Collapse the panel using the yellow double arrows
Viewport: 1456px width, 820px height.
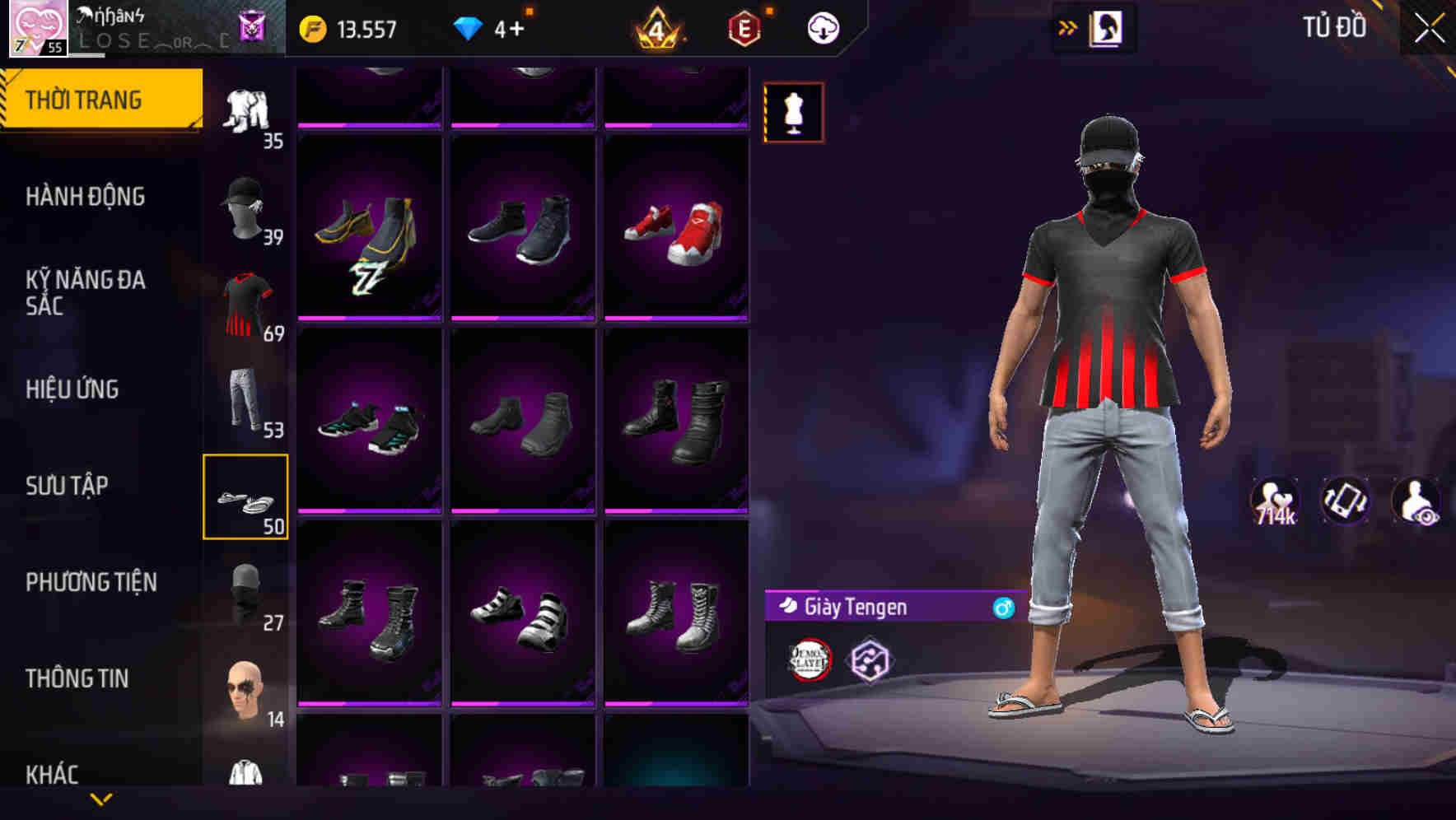tap(1068, 26)
